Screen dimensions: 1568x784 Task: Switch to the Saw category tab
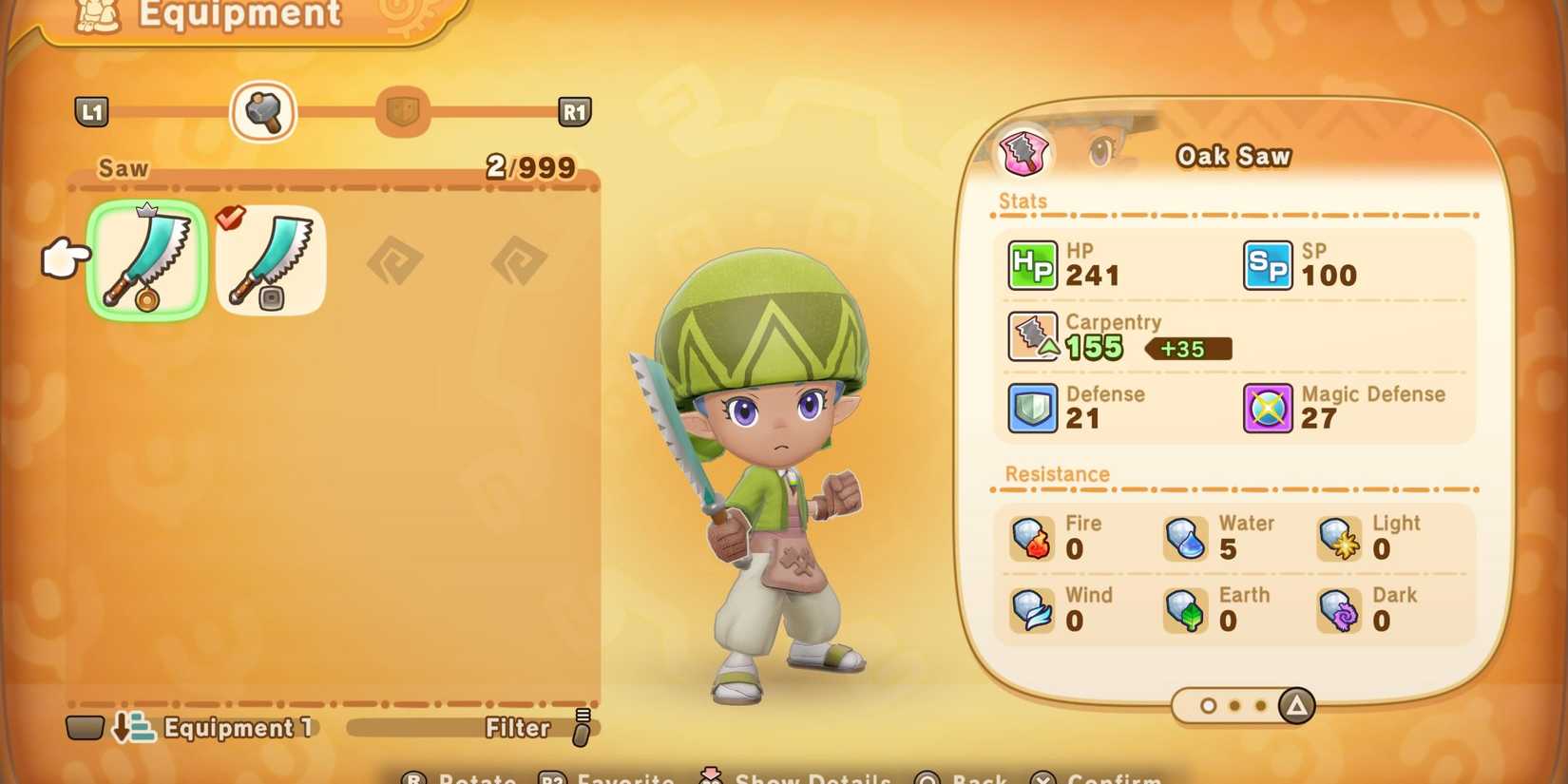tap(263, 111)
